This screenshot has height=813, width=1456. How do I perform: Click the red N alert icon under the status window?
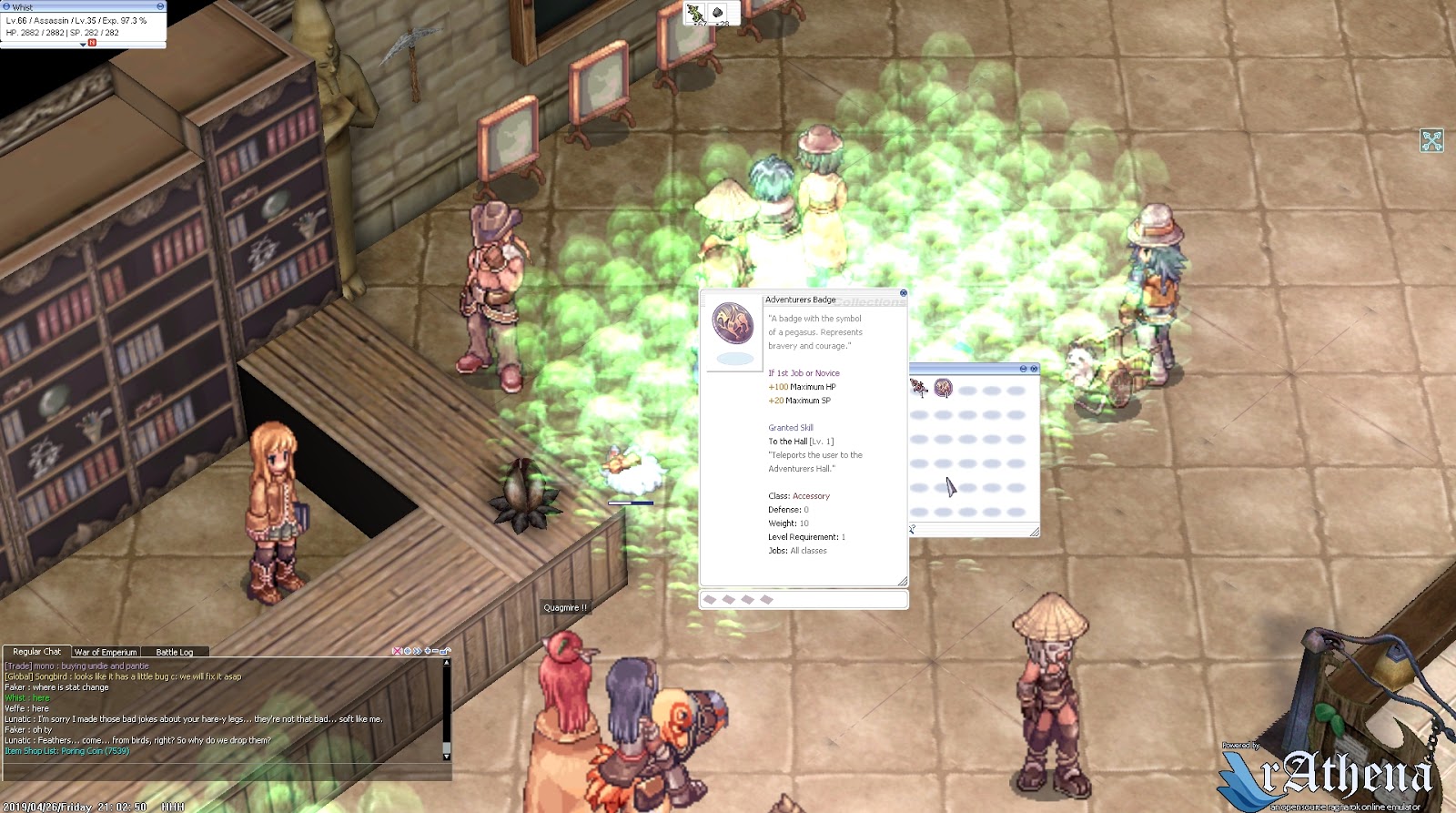coord(91,43)
